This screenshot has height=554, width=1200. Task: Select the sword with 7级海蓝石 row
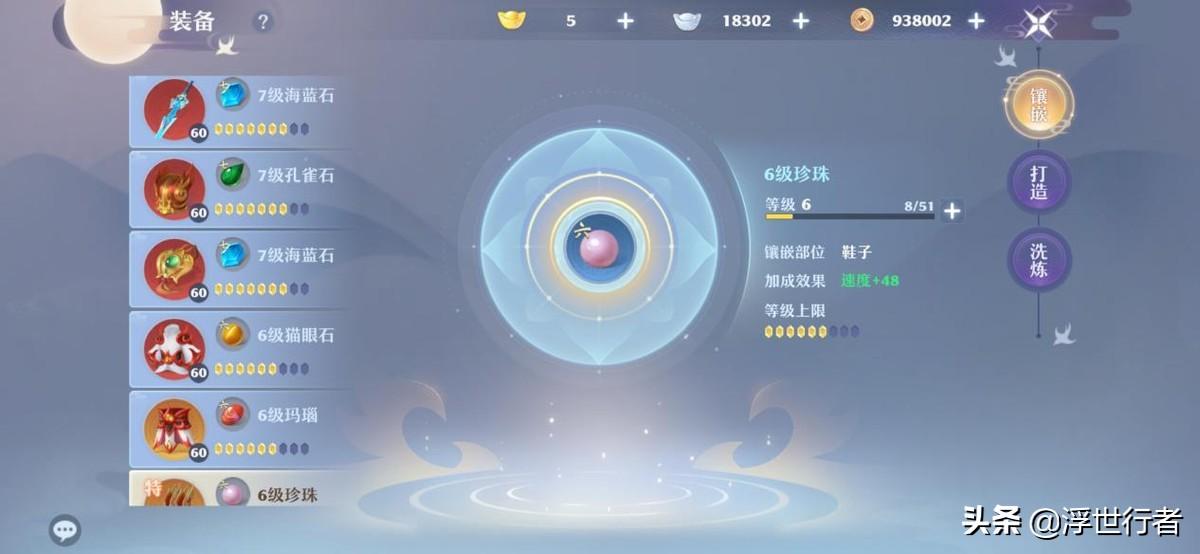coord(240,110)
